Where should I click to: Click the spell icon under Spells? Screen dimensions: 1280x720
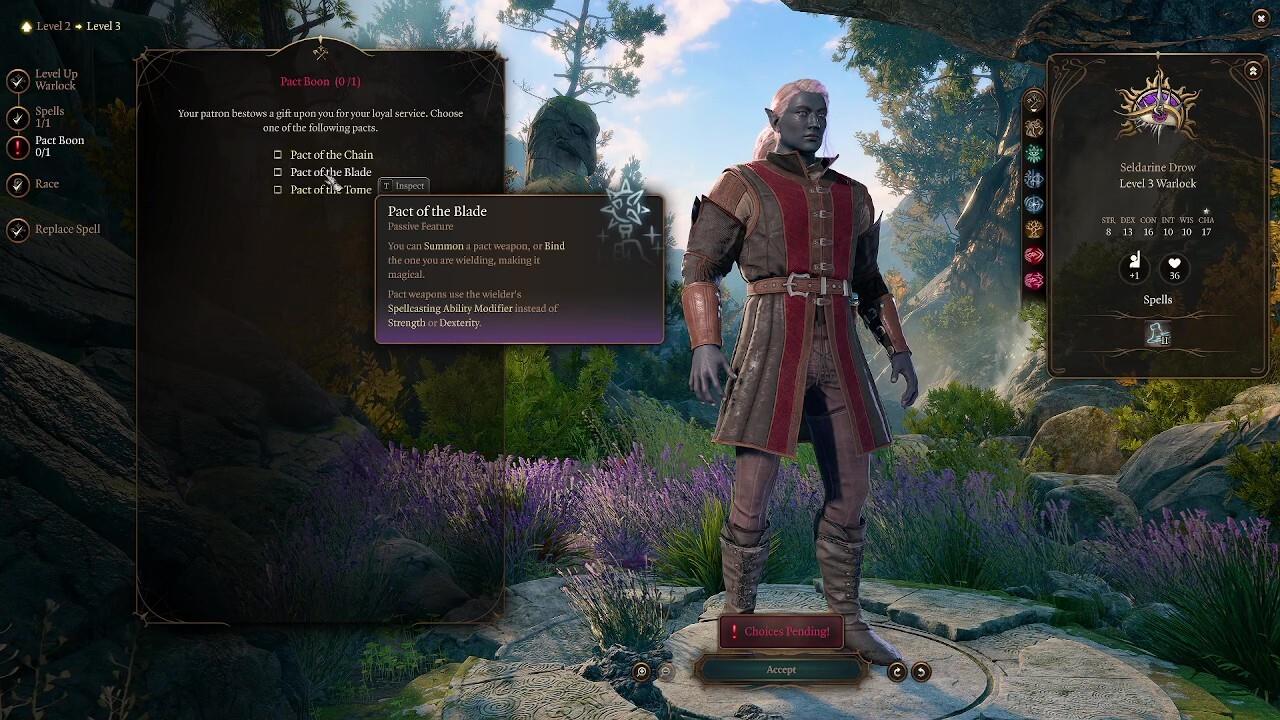click(x=1158, y=335)
